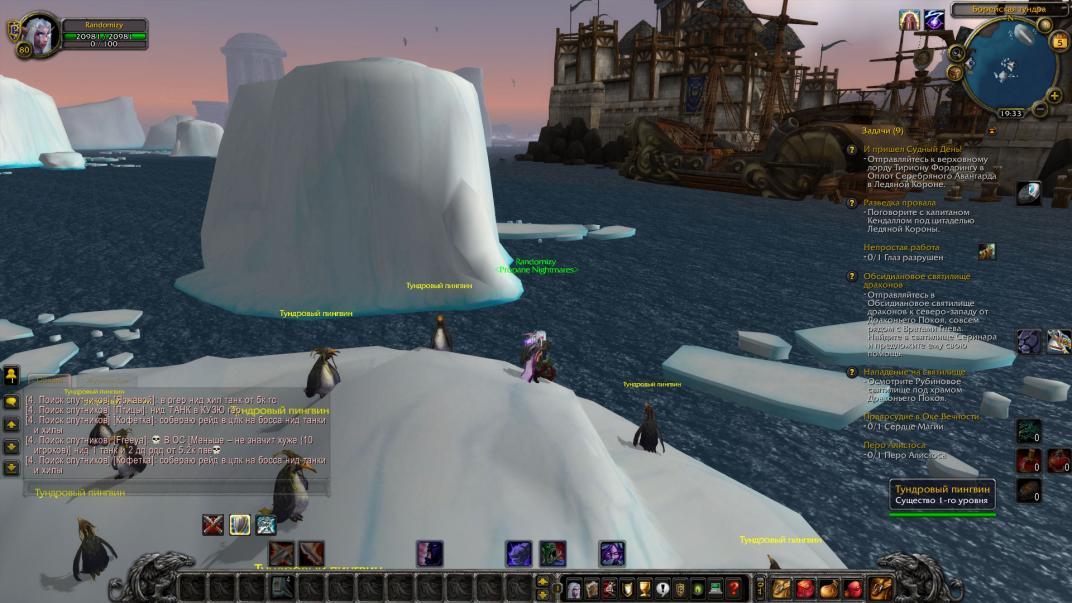Use the quest item beside 'Непростая работа'
This screenshot has width=1072, height=603.
[987, 251]
